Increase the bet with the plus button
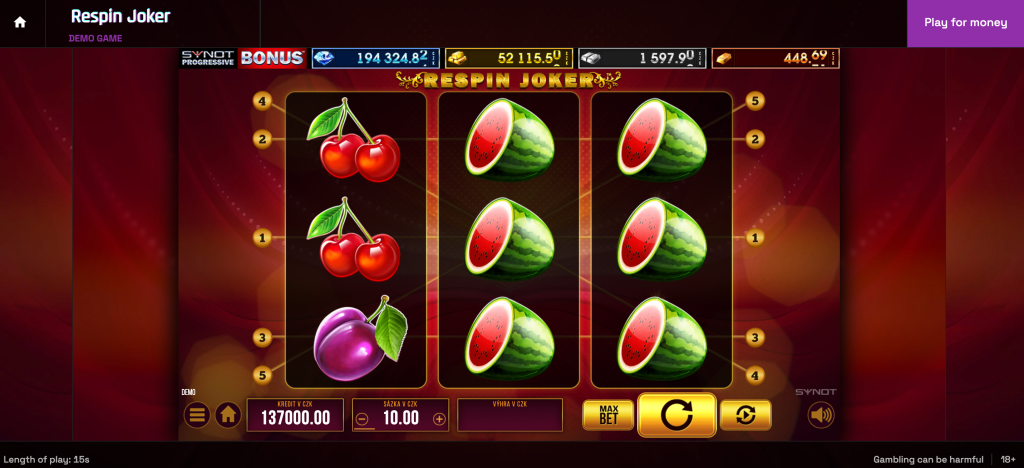Image resolution: width=1024 pixels, height=468 pixels. pos(439,419)
